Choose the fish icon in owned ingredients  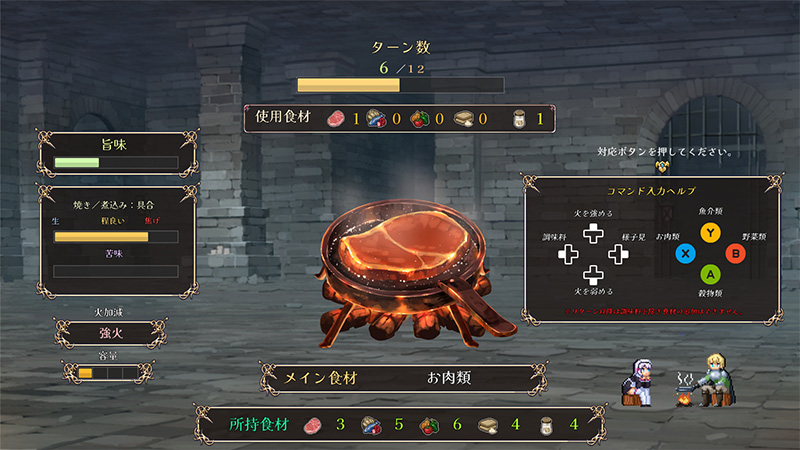pyautogui.click(x=369, y=425)
